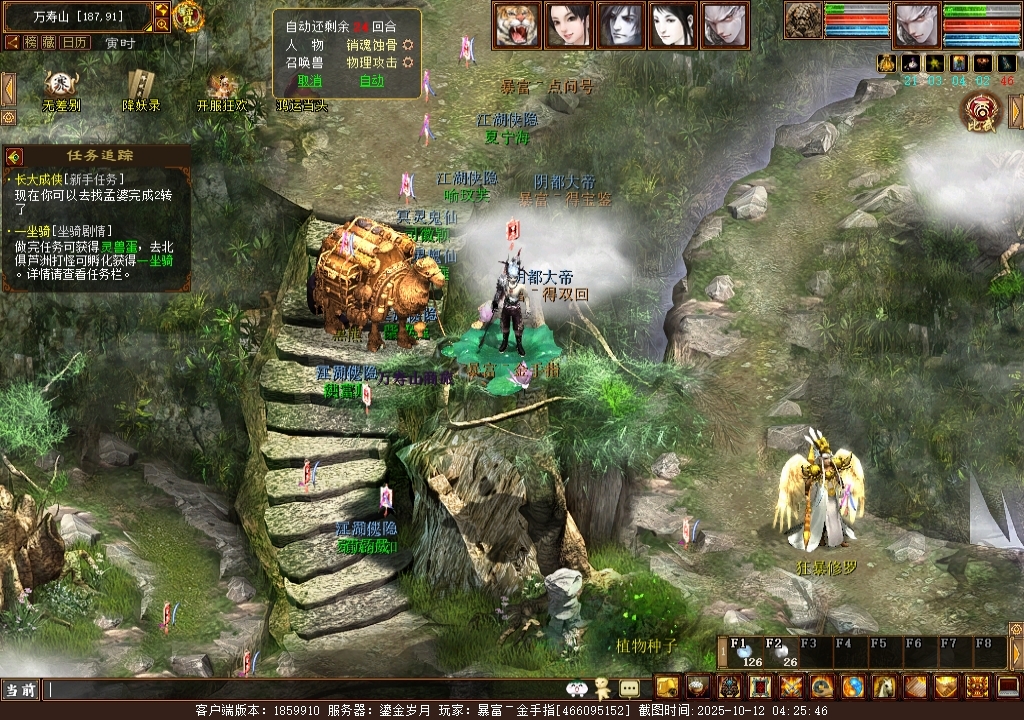Open the speech bubble chat button
Image resolution: width=1024 pixels, height=720 pixels.
629,688
